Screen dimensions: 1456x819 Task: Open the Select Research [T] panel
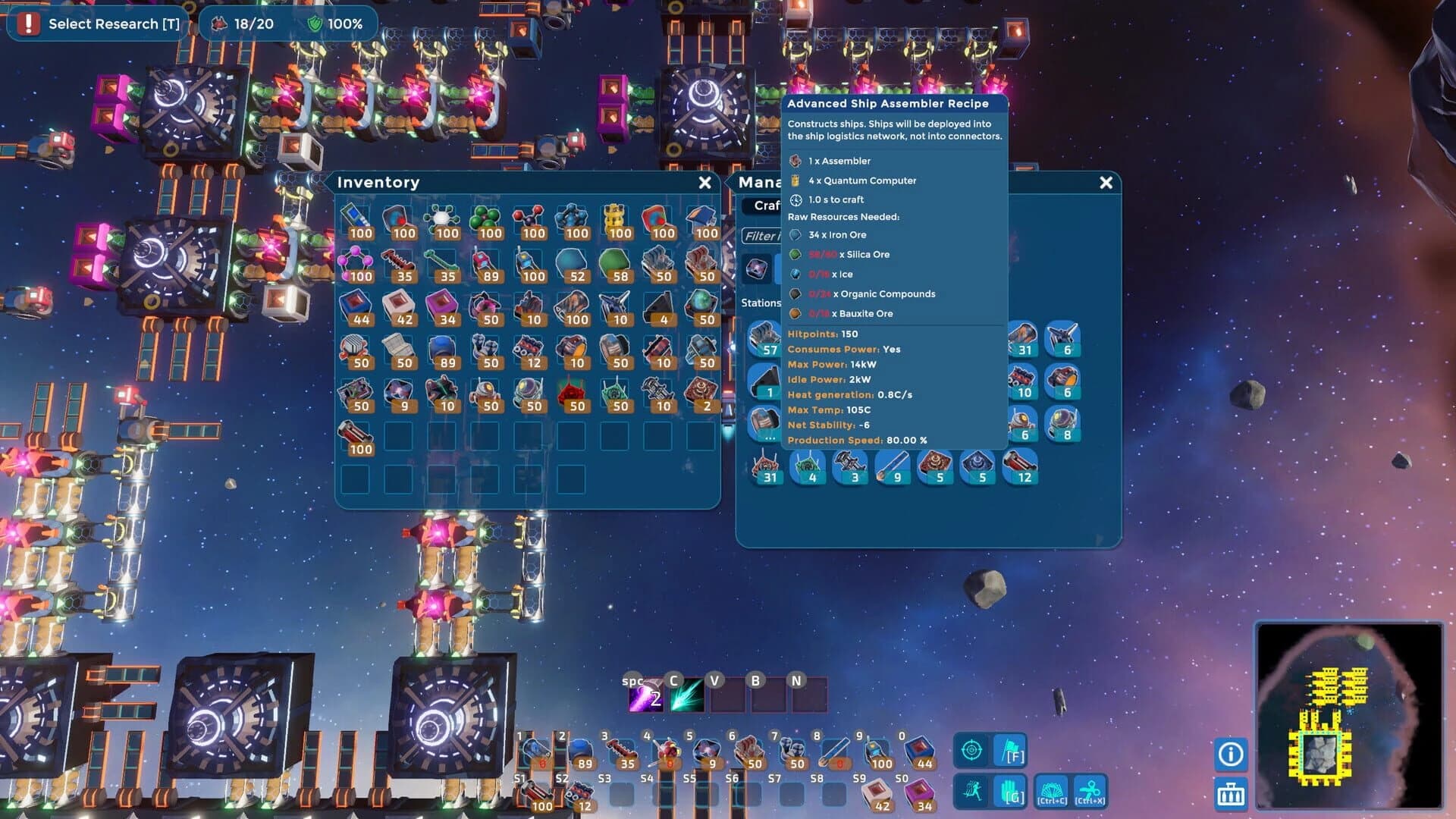point(97,24)
